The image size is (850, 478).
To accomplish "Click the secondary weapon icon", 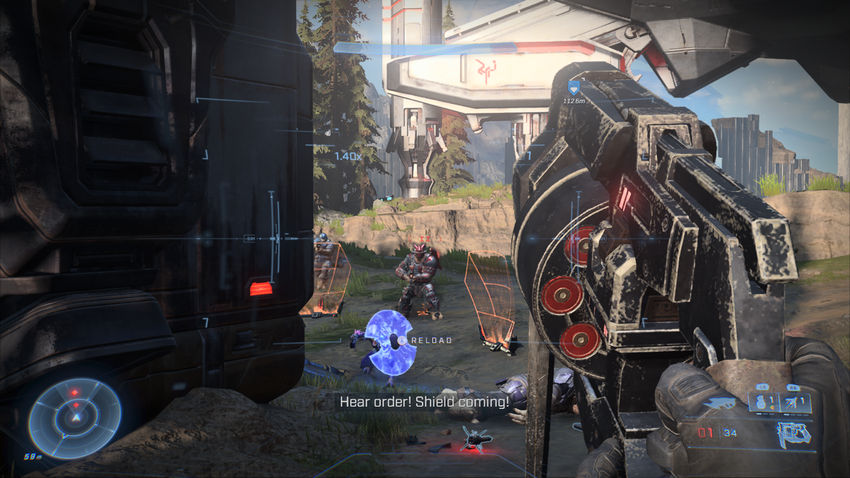I will pyautogui.click(x=792, y=433).
